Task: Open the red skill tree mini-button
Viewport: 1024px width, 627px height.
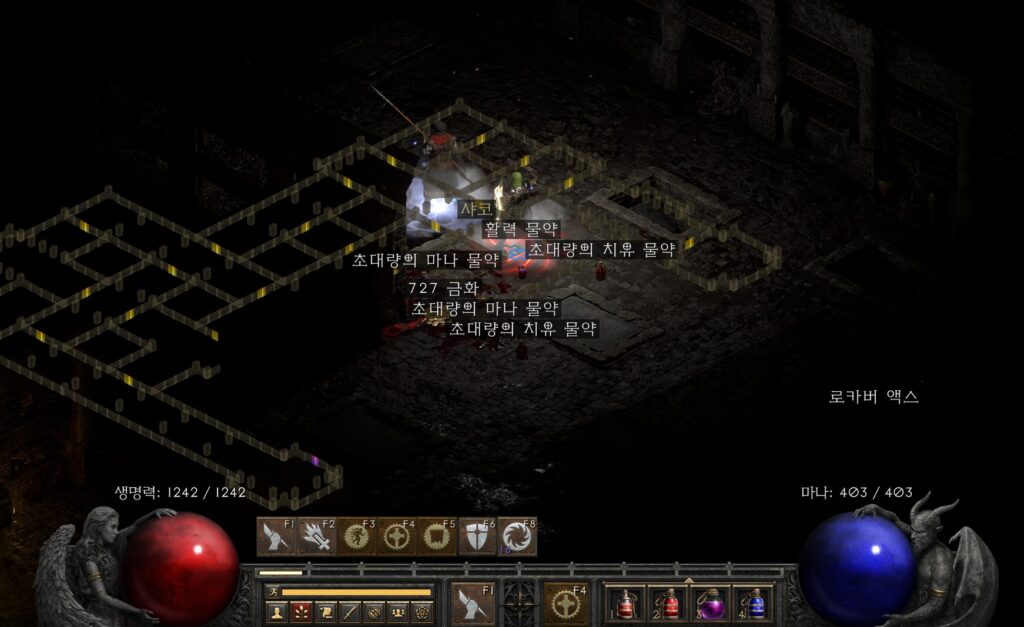Action: click(x=300, y=611)
